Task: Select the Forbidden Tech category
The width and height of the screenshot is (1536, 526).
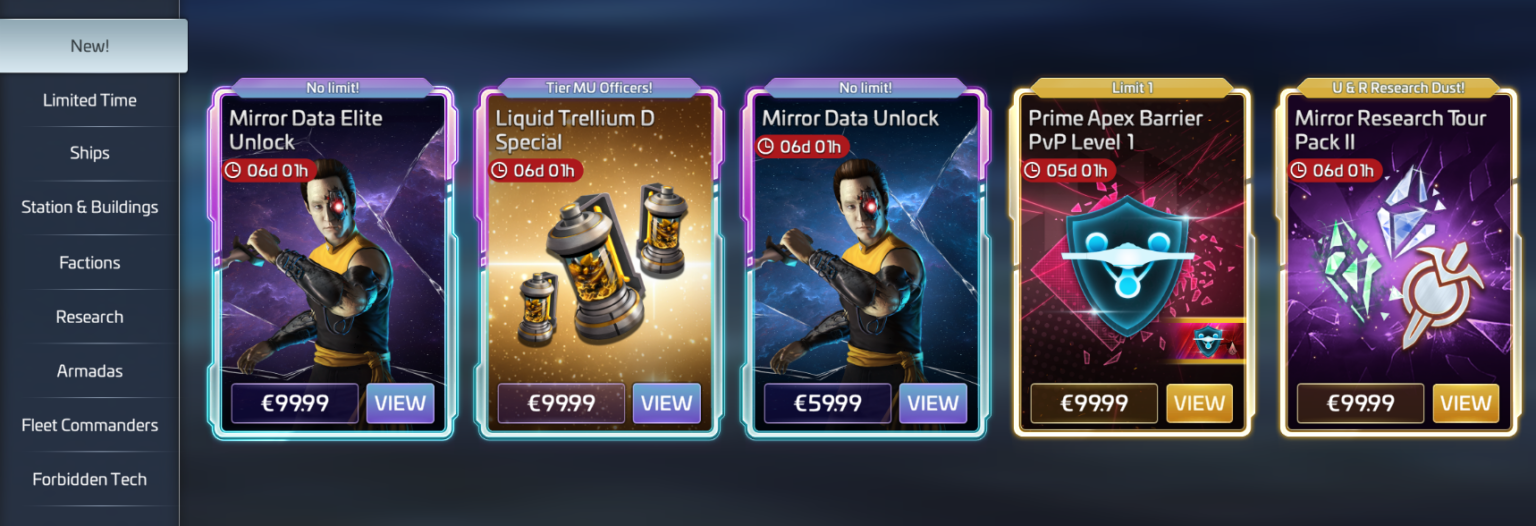Action: click(x=90, y=479)
